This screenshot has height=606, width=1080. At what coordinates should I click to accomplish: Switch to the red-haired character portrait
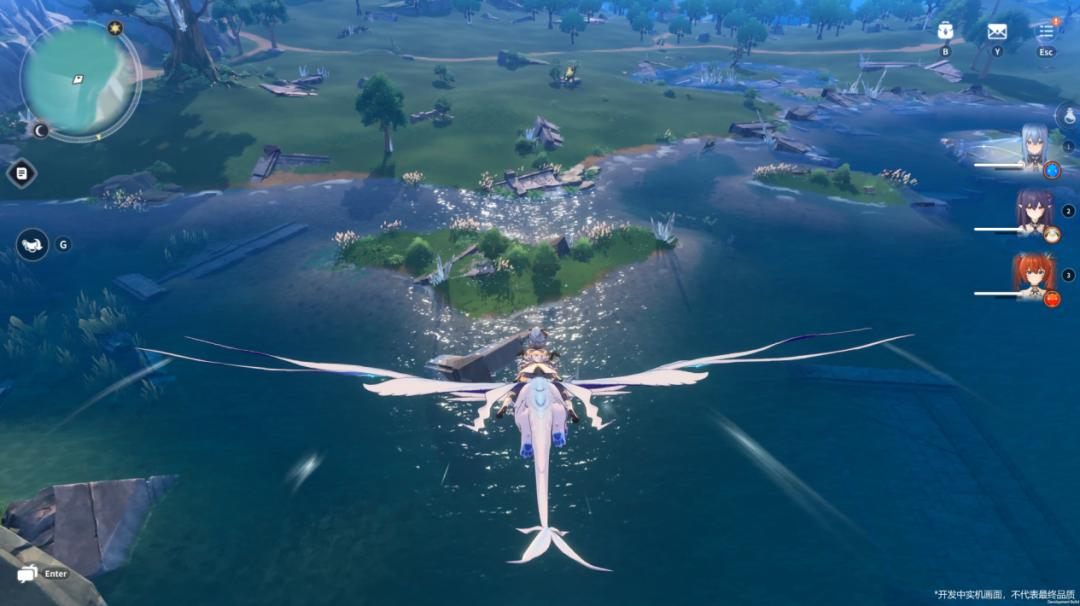[x=1034, y=275]
